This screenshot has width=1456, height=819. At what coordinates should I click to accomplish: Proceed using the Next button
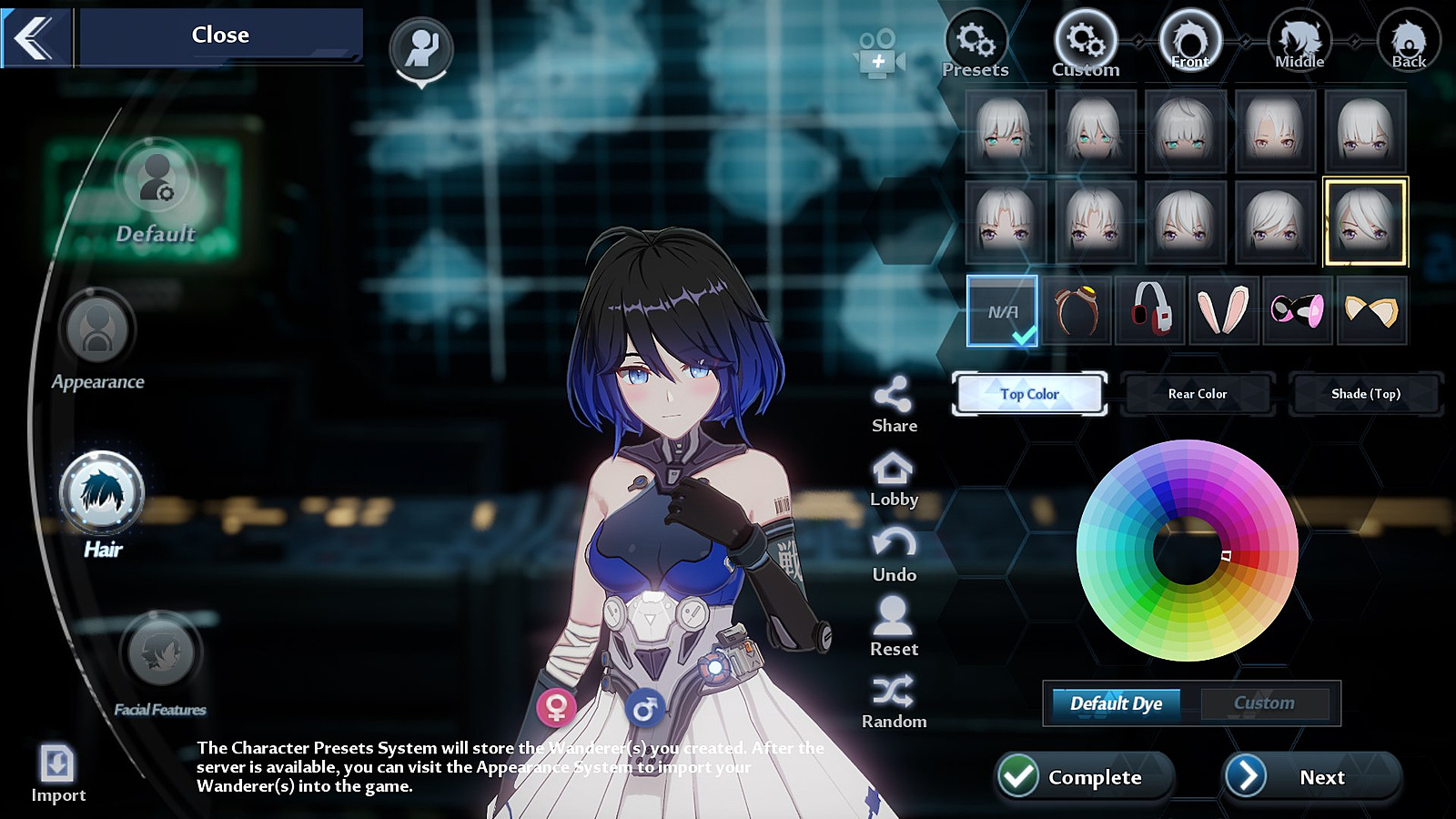(1310, 777)
